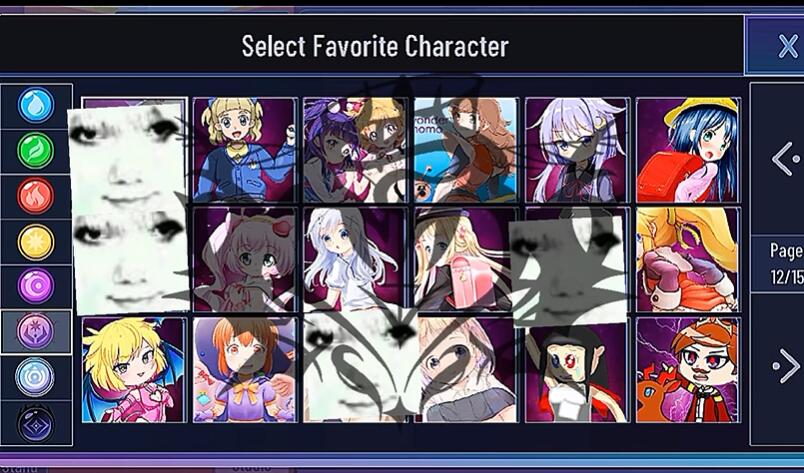Choose the white-haired girl in white dress
This screenshot has width=804, height=473.
[x=355, y=259]
